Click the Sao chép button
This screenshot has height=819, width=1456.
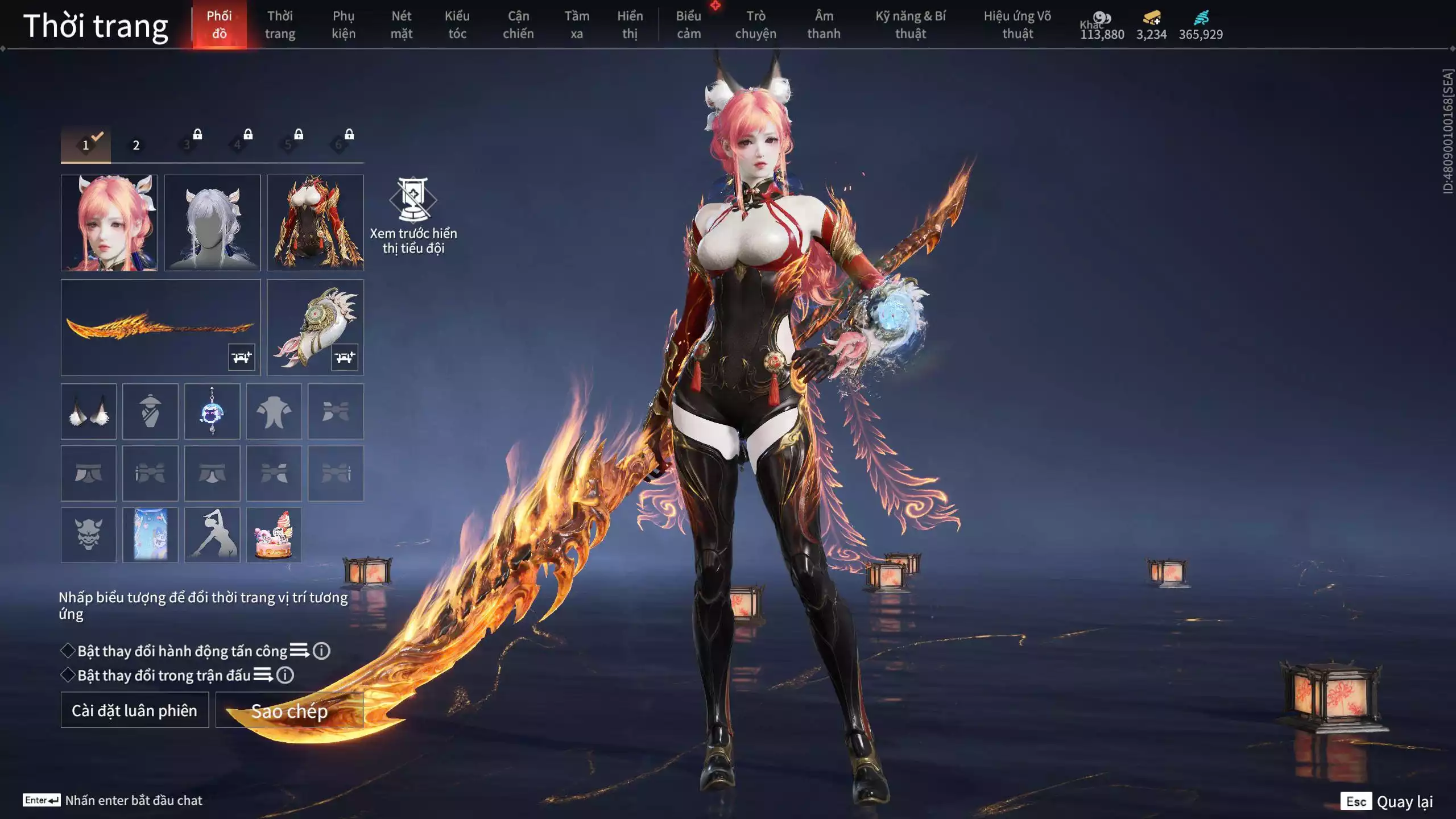tap(289, 710)
